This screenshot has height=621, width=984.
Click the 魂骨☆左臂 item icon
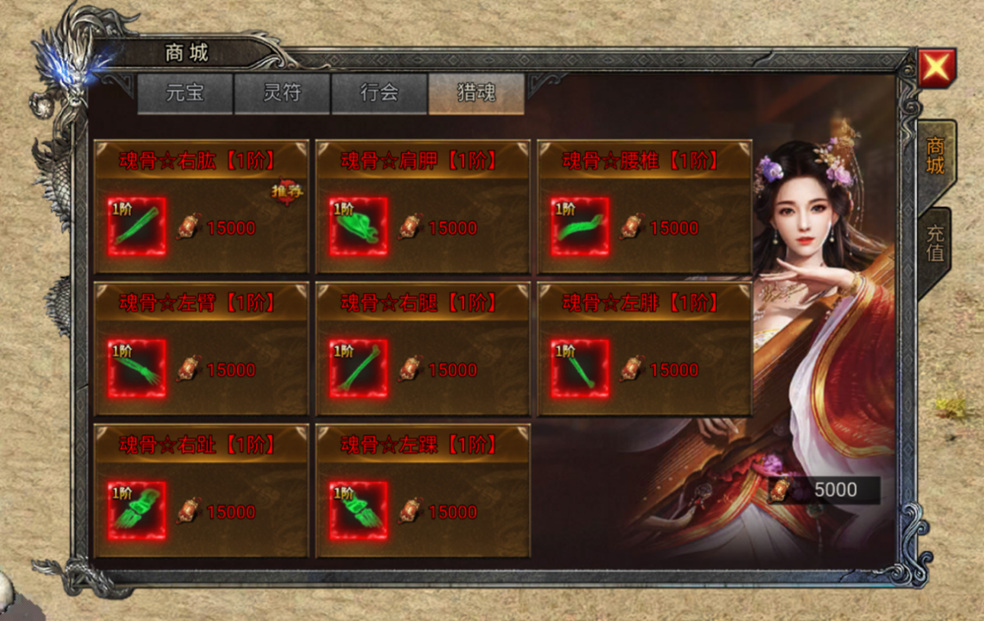click(x=137, y=369)
